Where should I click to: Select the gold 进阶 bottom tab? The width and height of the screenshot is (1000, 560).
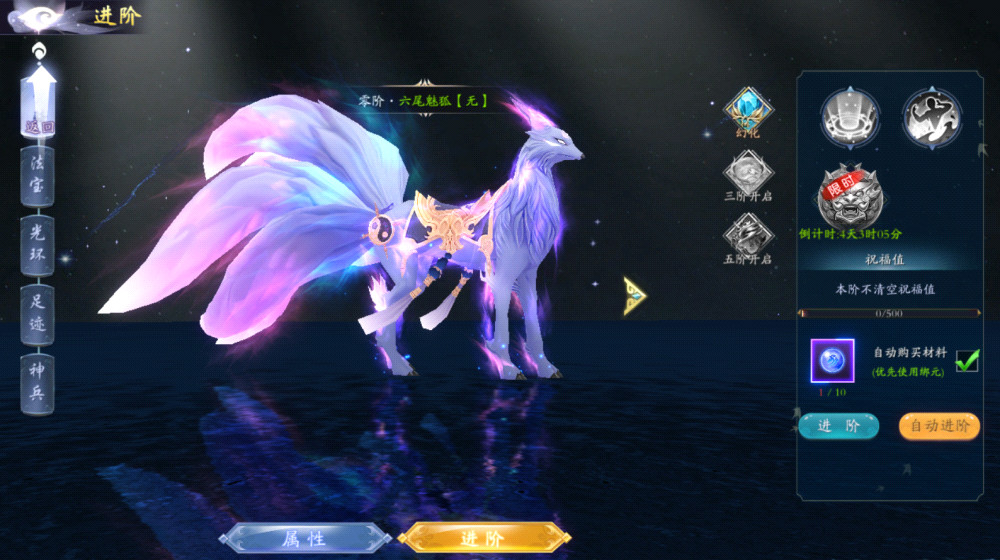coord(484,539)
